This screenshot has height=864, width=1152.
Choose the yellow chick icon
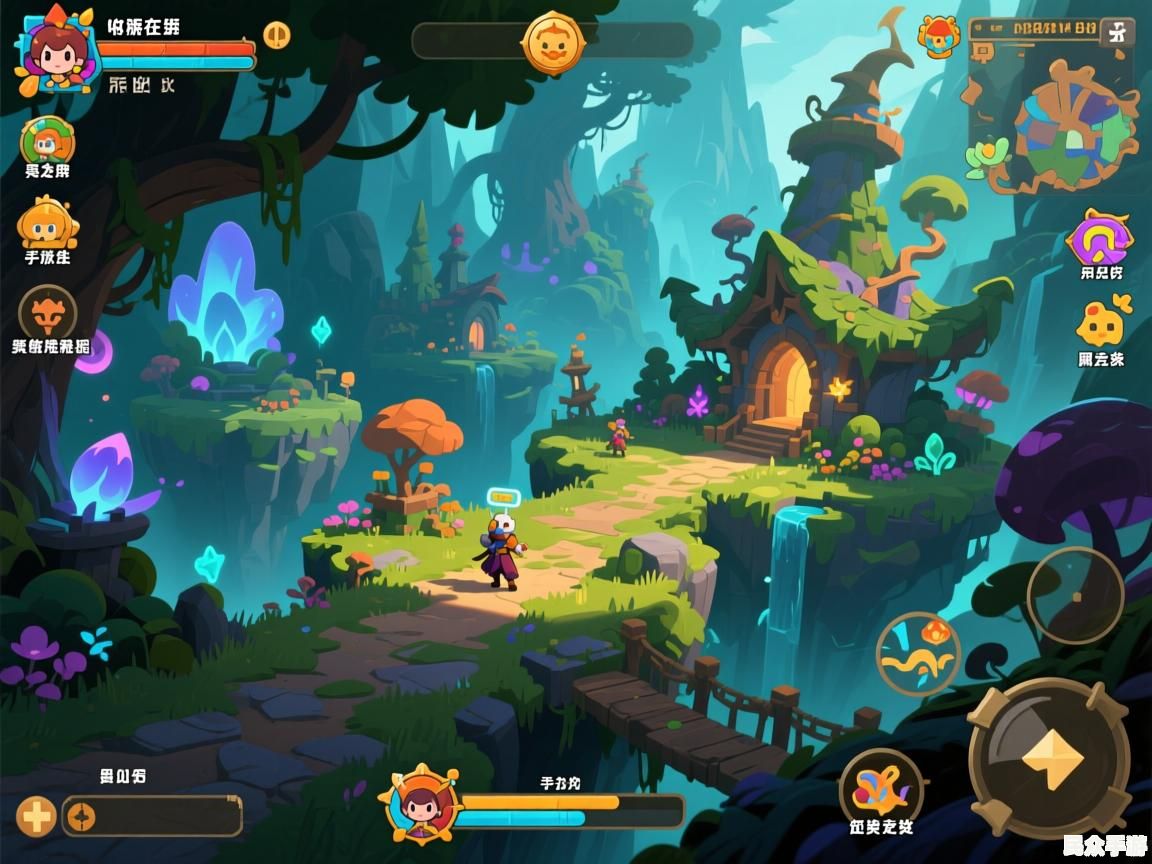(x=1101, y=324)
